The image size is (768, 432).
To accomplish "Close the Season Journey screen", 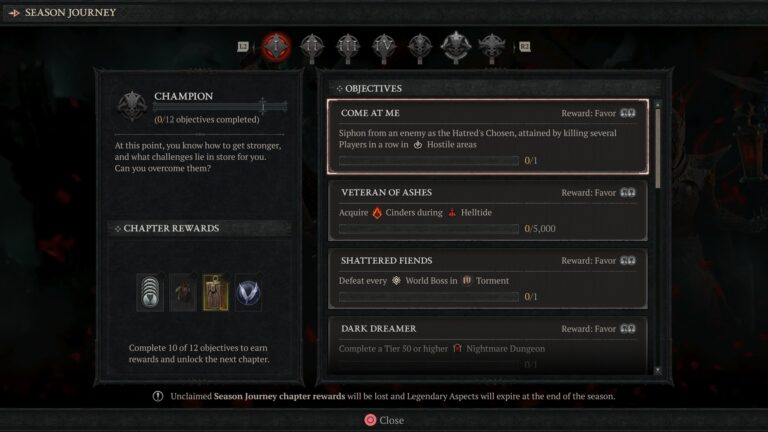I will [x=384, y=420].
